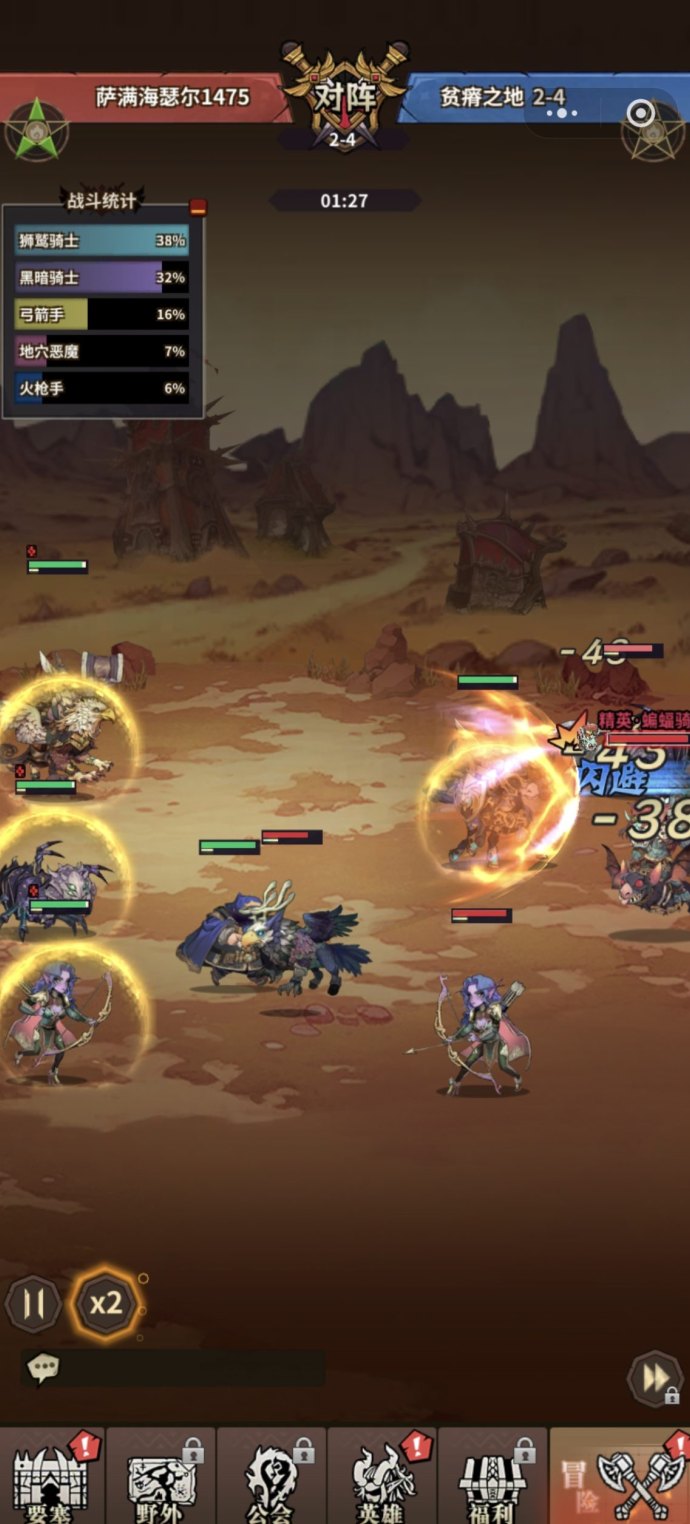
Task: Tap the locked skip-battle fast-forward button
Action: pyautogui.click(x=655, y=1379)
